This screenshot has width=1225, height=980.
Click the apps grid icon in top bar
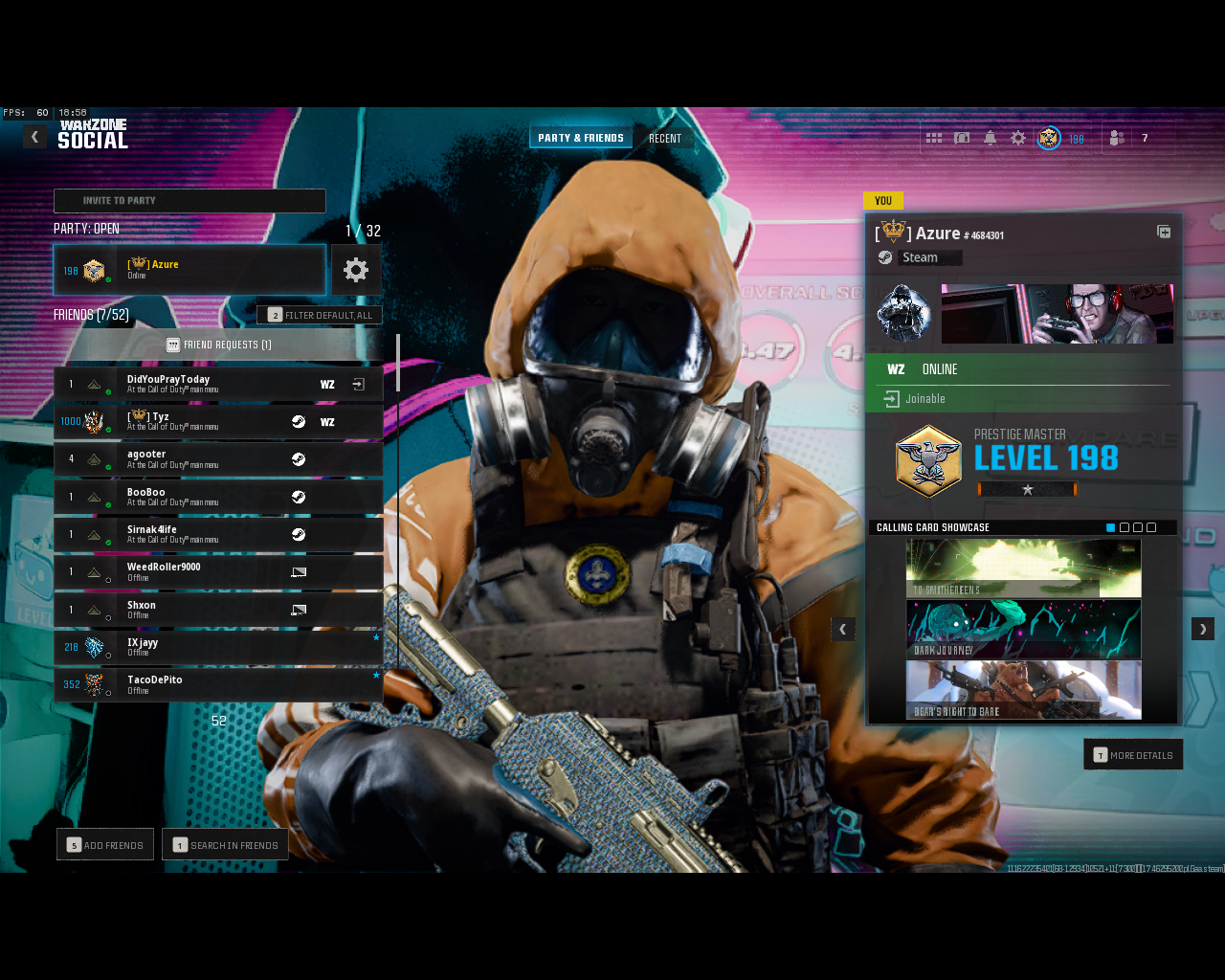(x=934, y=138)
